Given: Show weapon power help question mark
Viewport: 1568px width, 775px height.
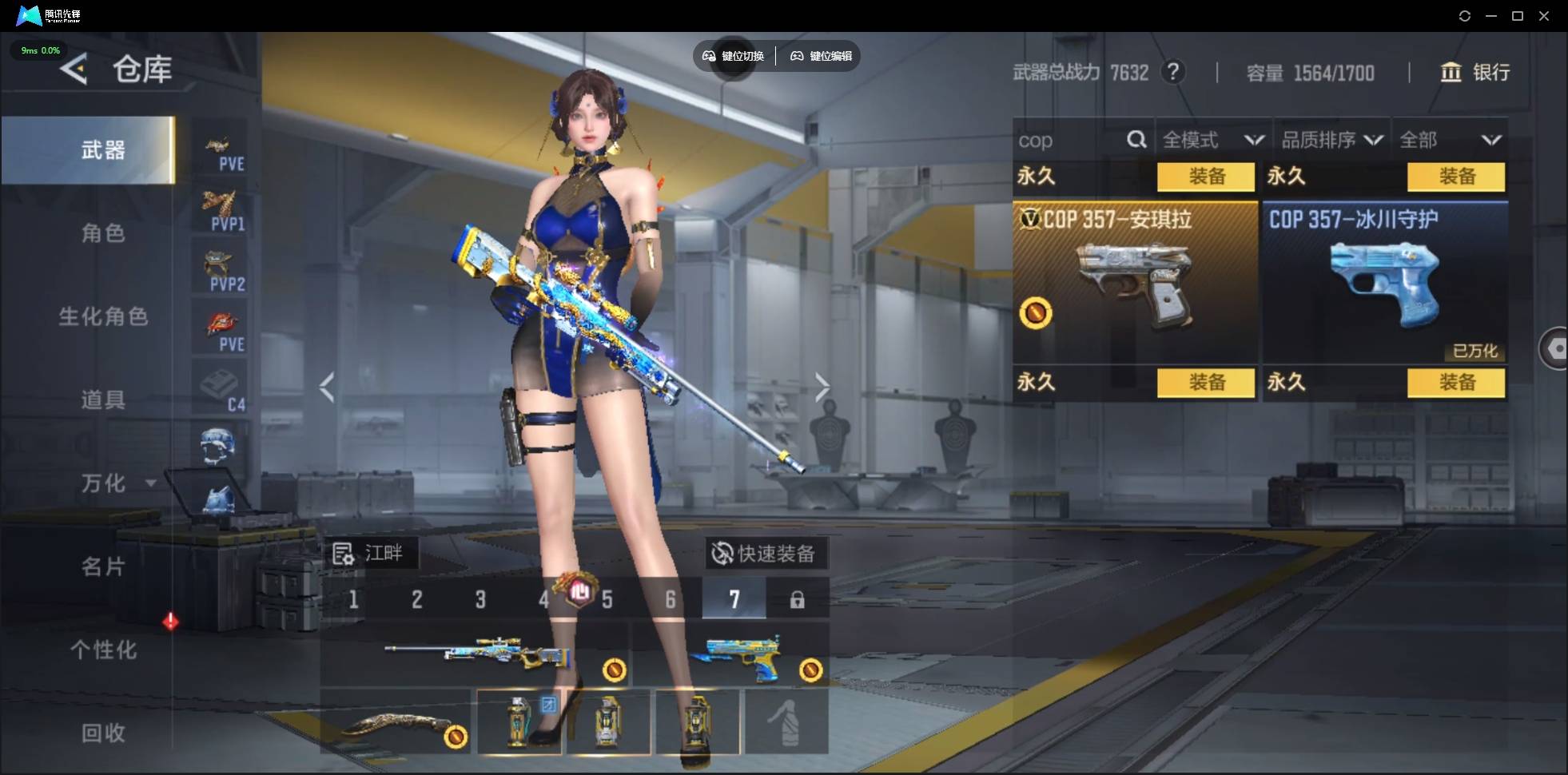Looking at the screenshot, I should pos(1172,73).
